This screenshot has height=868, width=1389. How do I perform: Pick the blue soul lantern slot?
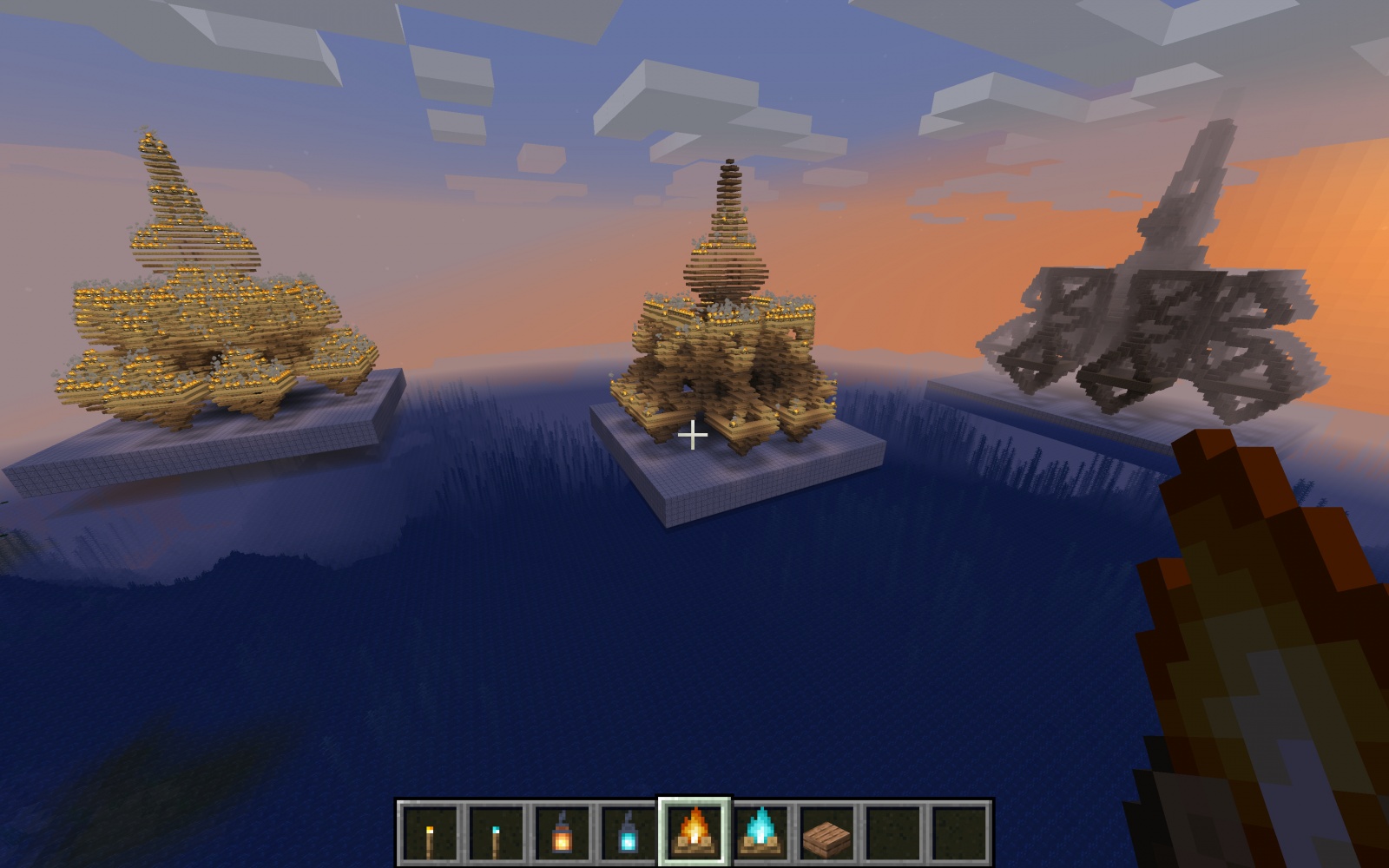pyautogui.click(x=627, y=832)
